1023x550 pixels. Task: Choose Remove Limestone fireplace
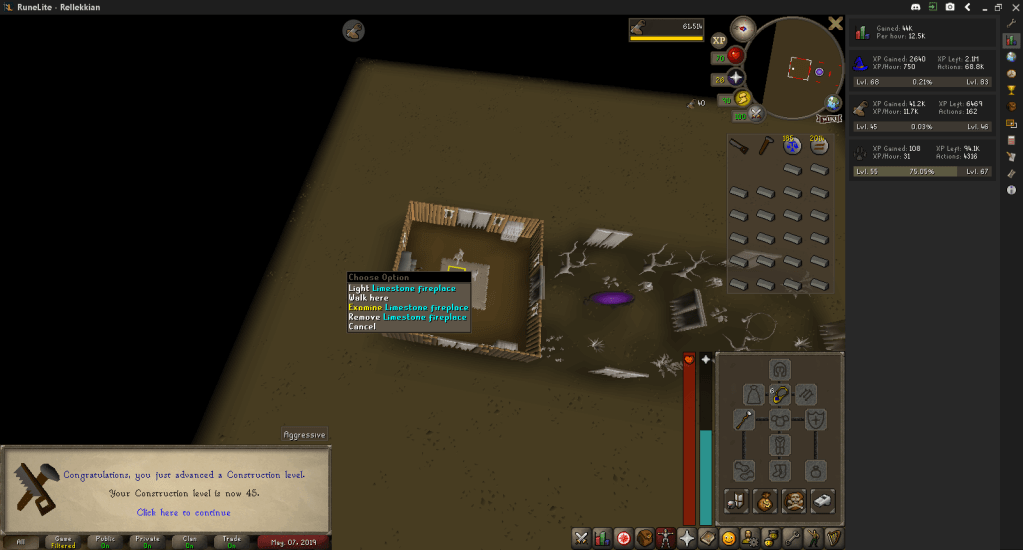pyautogui.click(x=408, y=317)
